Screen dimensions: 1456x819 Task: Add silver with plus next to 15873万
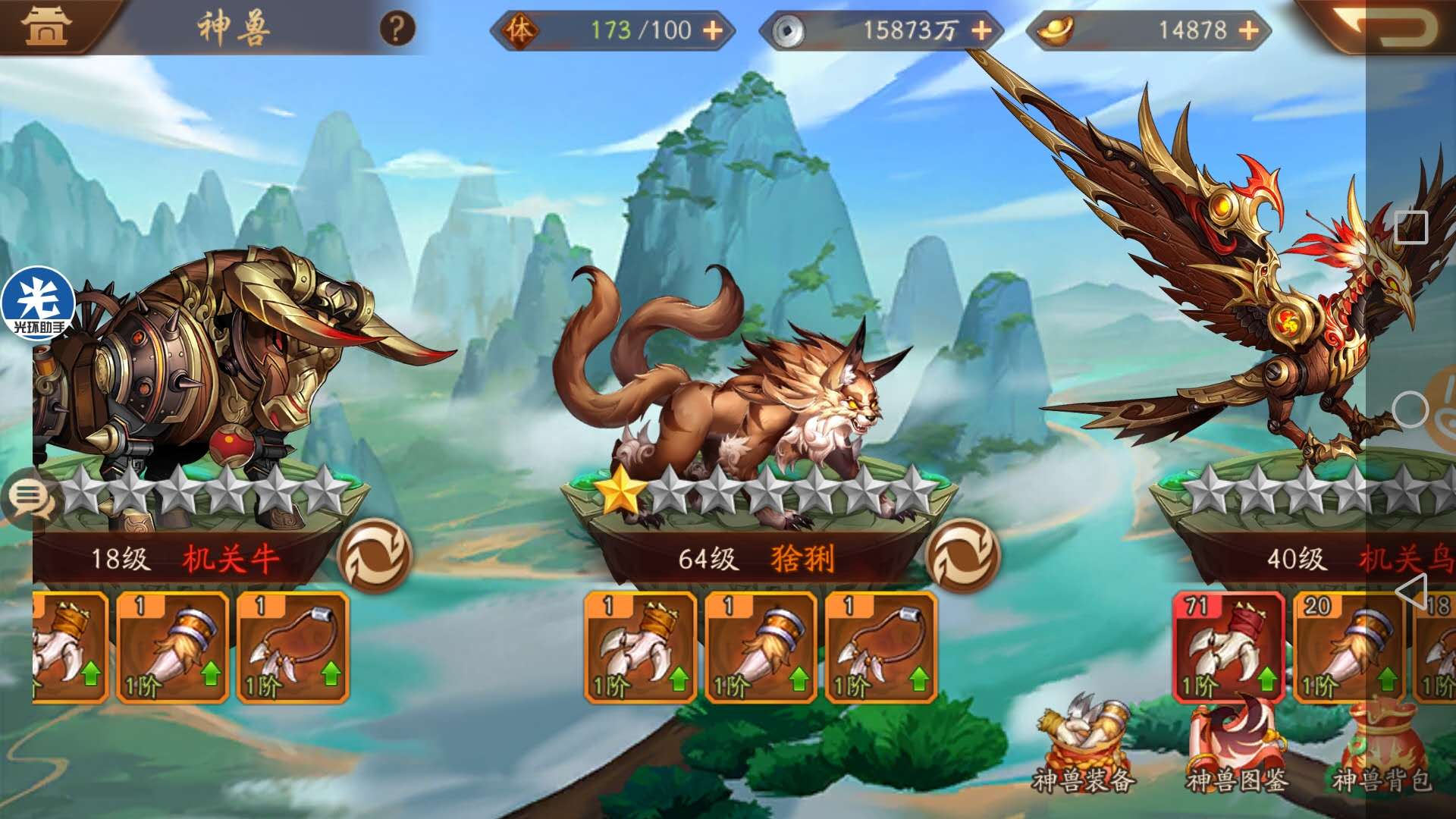click(982, 32)
